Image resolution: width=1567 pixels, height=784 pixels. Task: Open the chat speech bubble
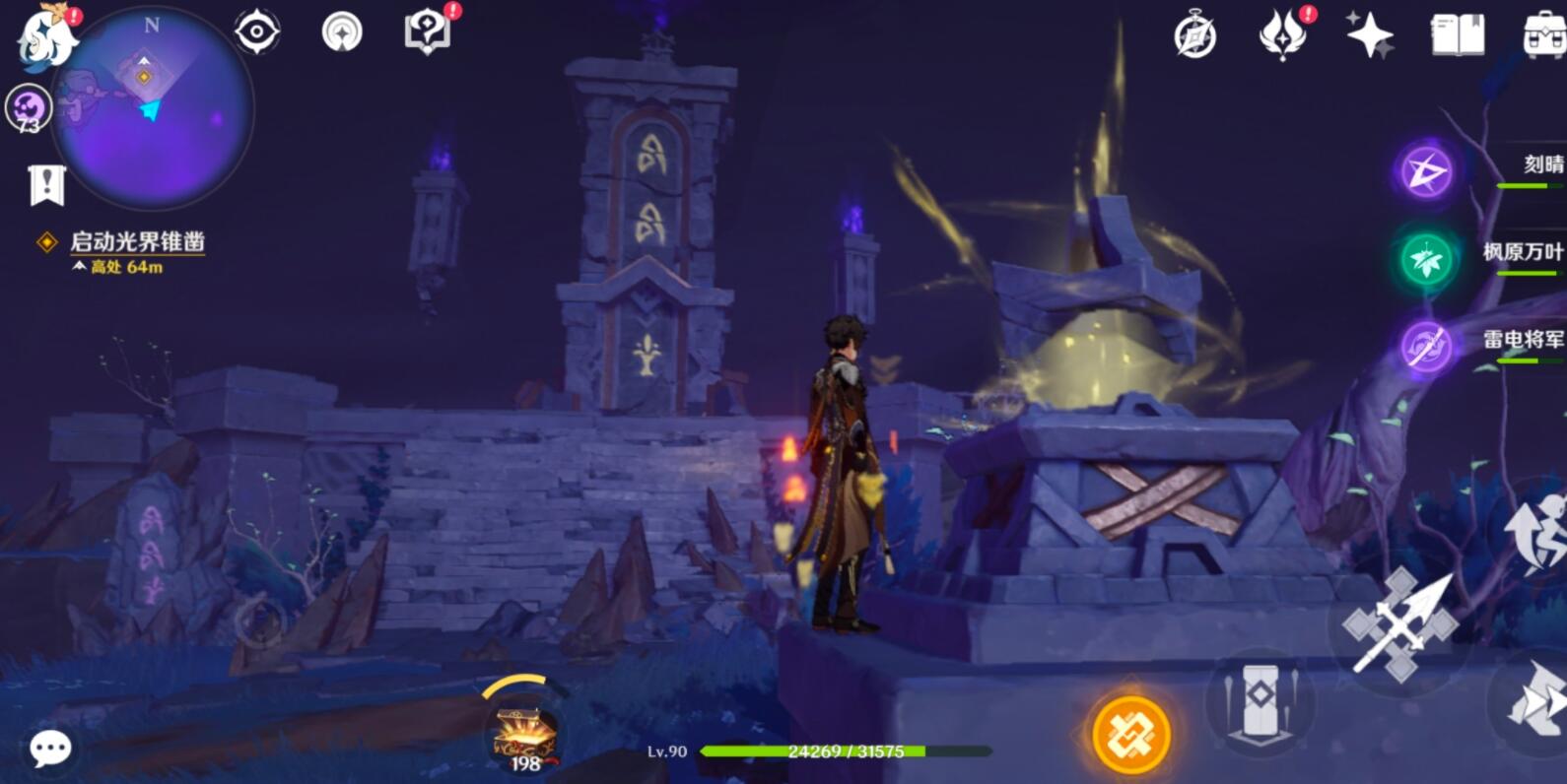point(50,750)
